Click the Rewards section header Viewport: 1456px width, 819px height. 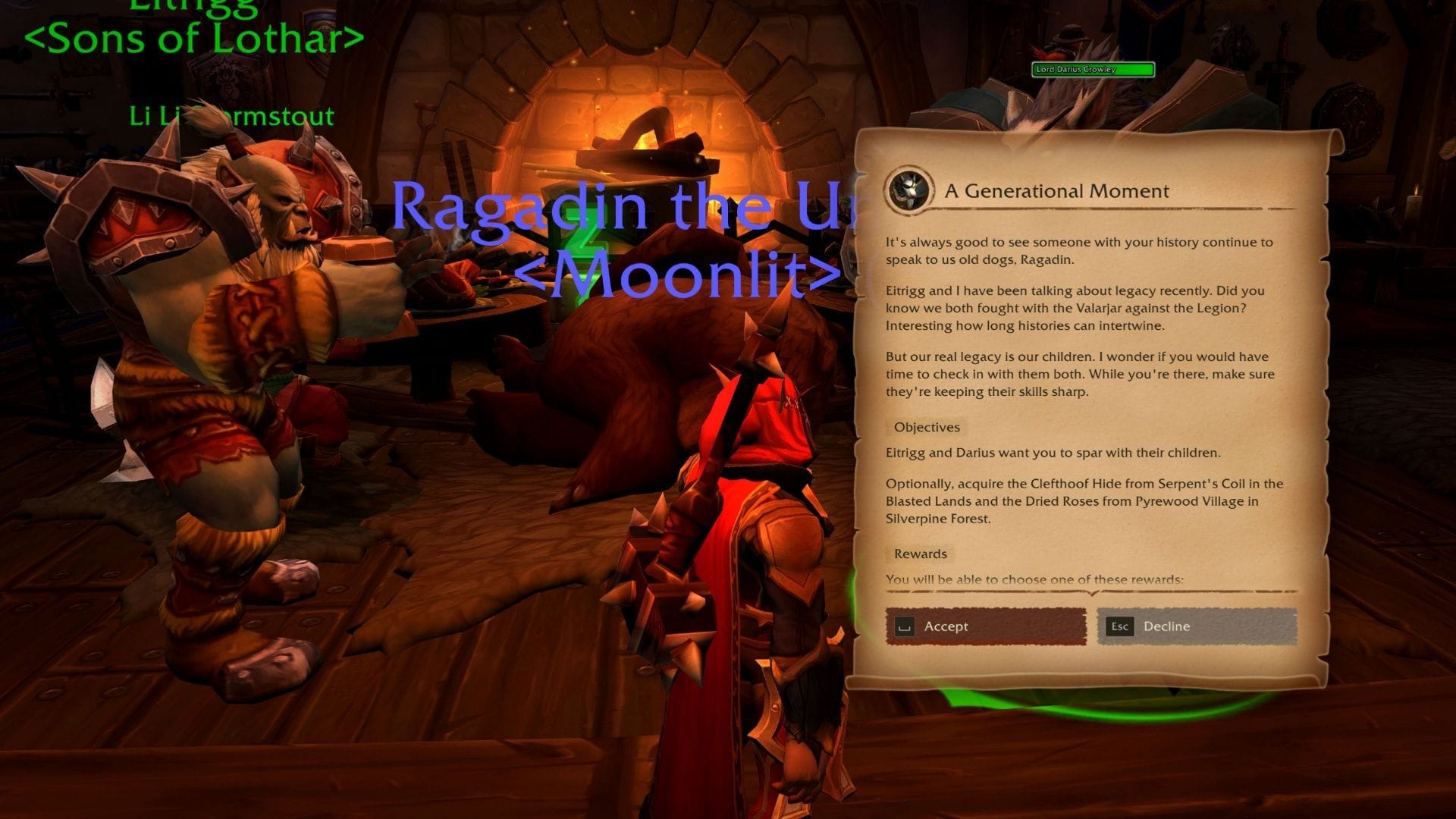click(920, 554)
